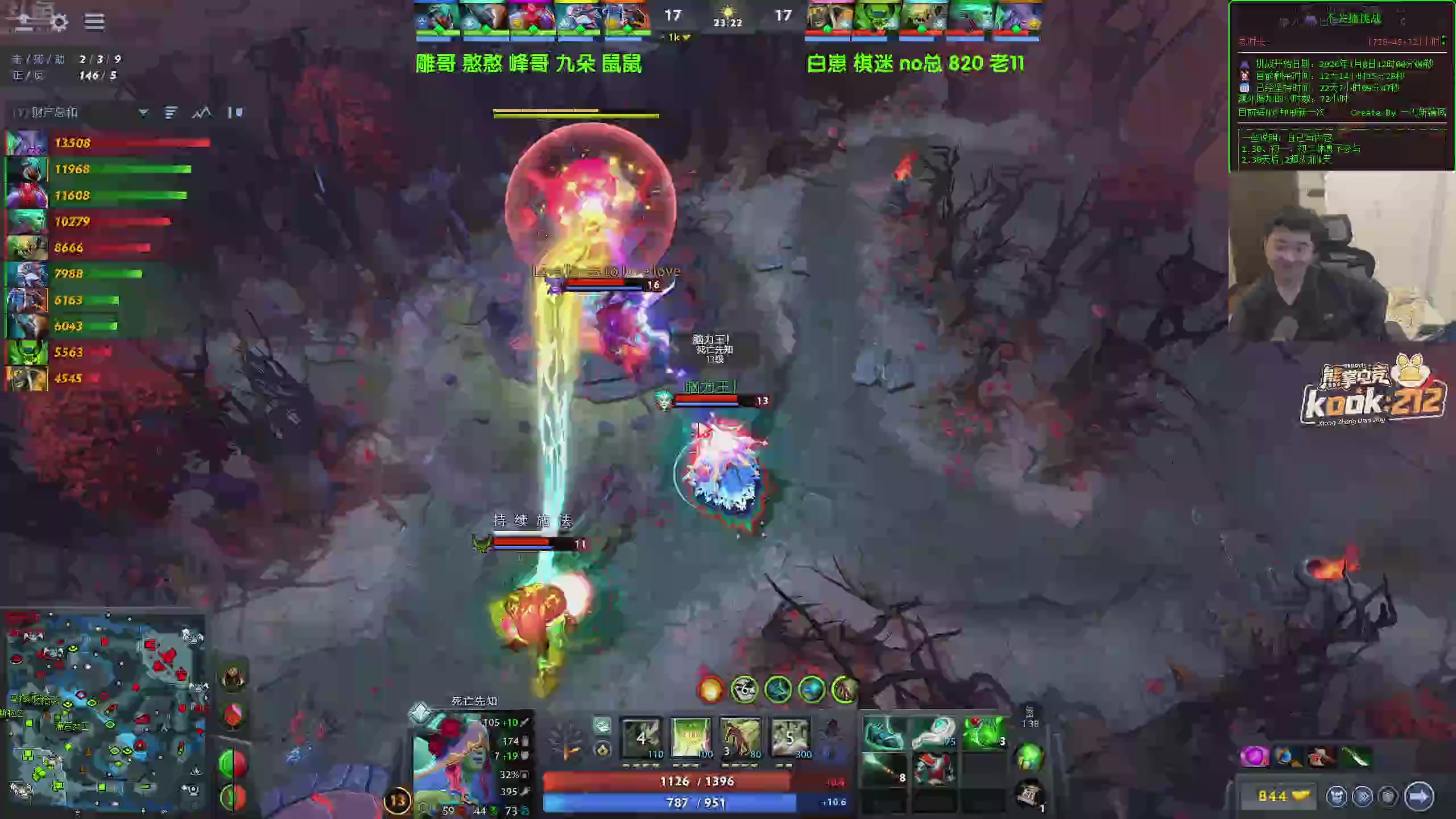Open the settings gear menu
This screenshot has height=819, width=1456.
(x=59, y=23)
